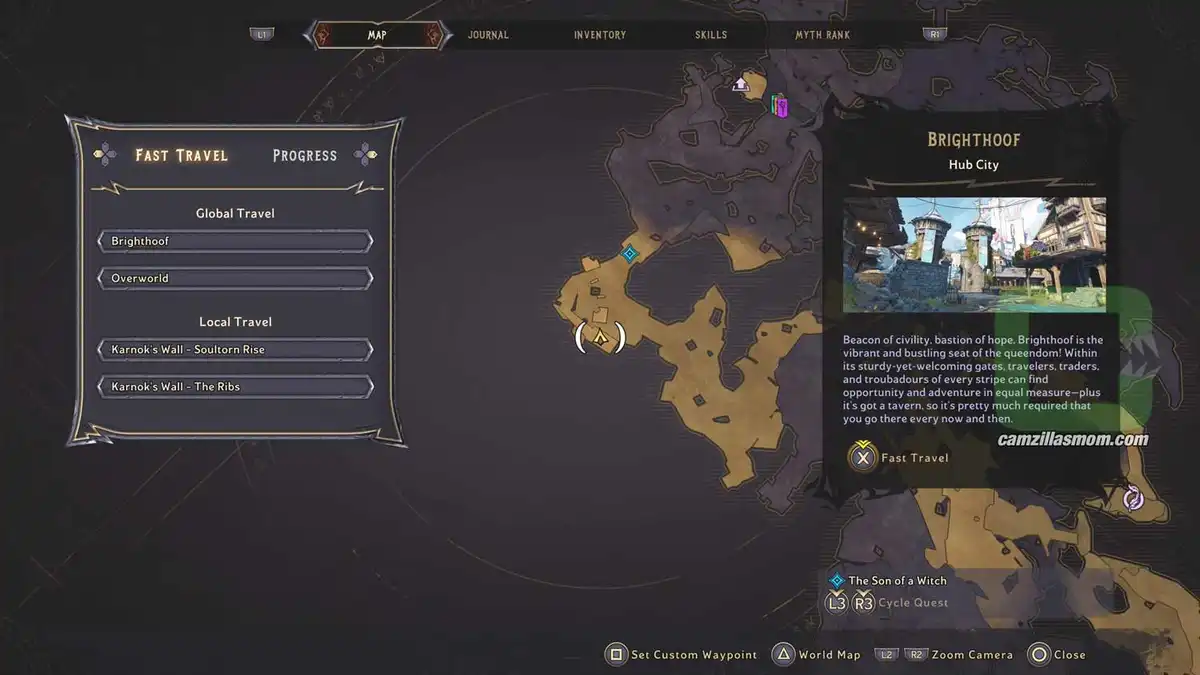Click the pink vending machine map icon
The image size is (1200, 675).
pyautogui.click(x=780, y=105)
